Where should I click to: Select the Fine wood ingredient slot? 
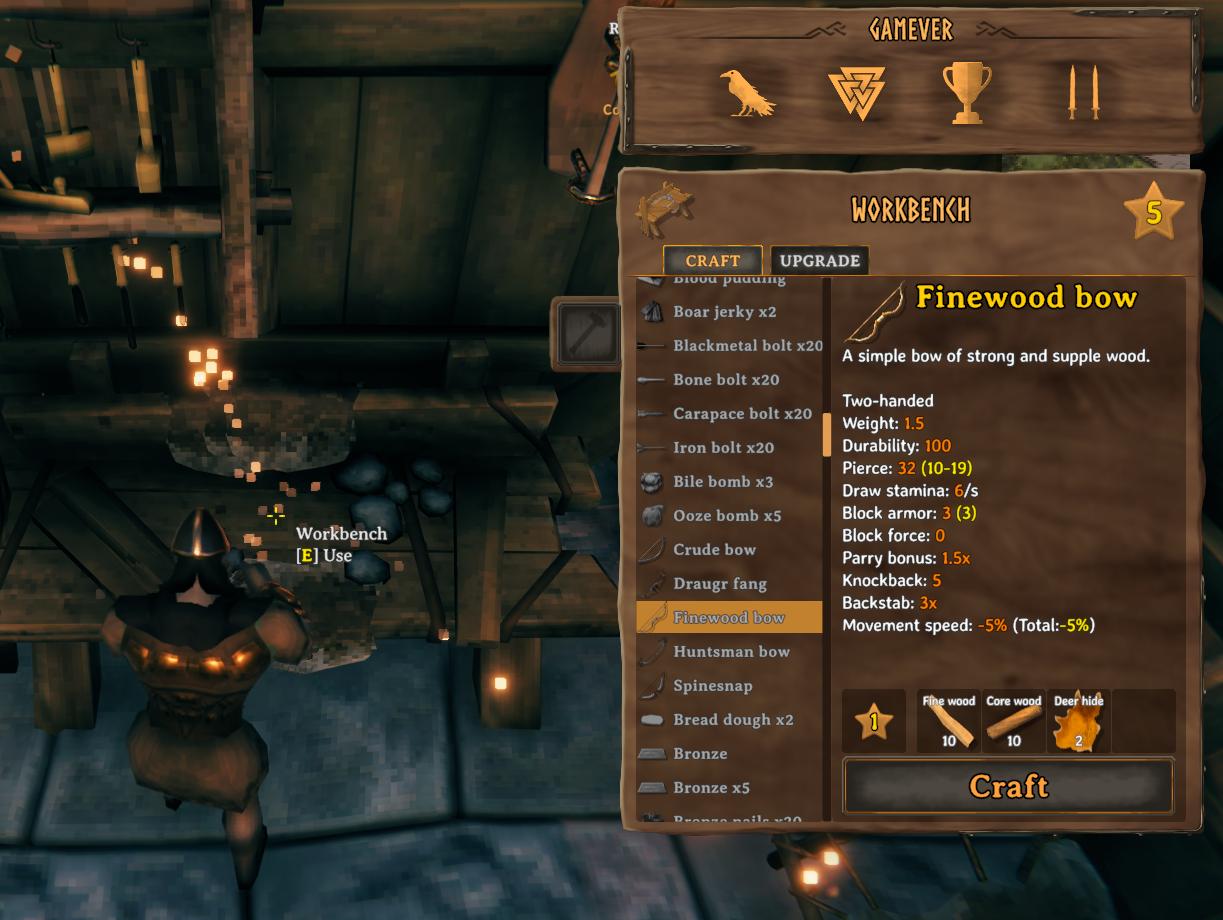click(948, 721)
